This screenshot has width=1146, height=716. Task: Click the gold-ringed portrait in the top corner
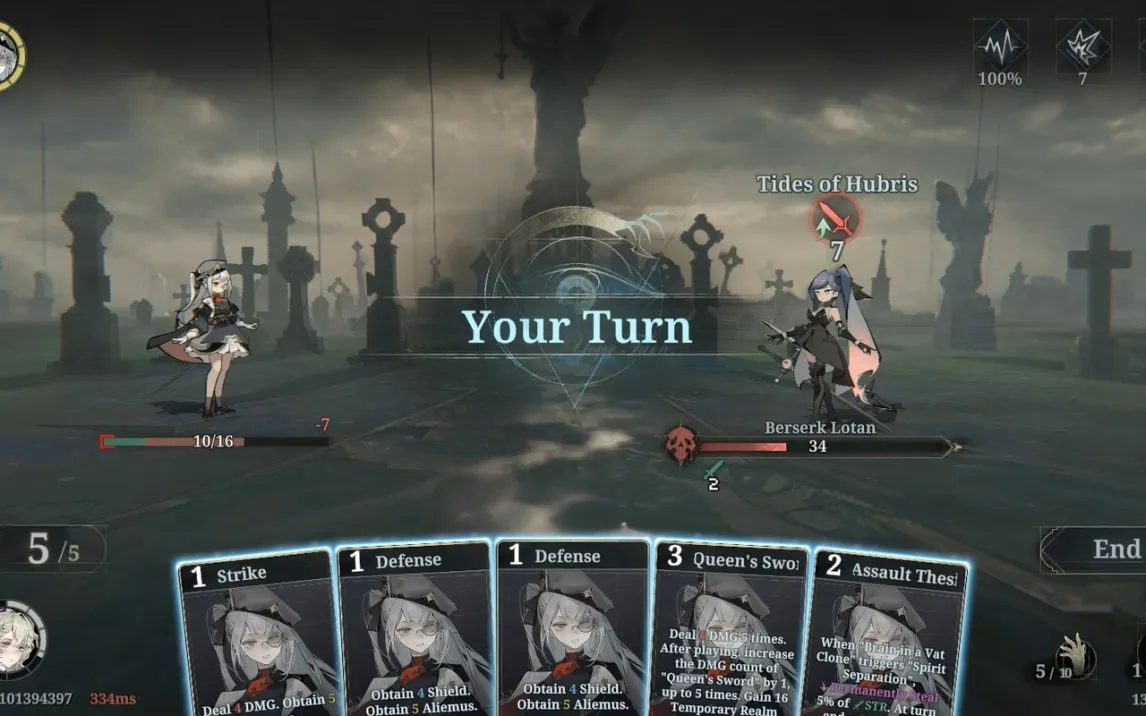(x=8, y=55)
